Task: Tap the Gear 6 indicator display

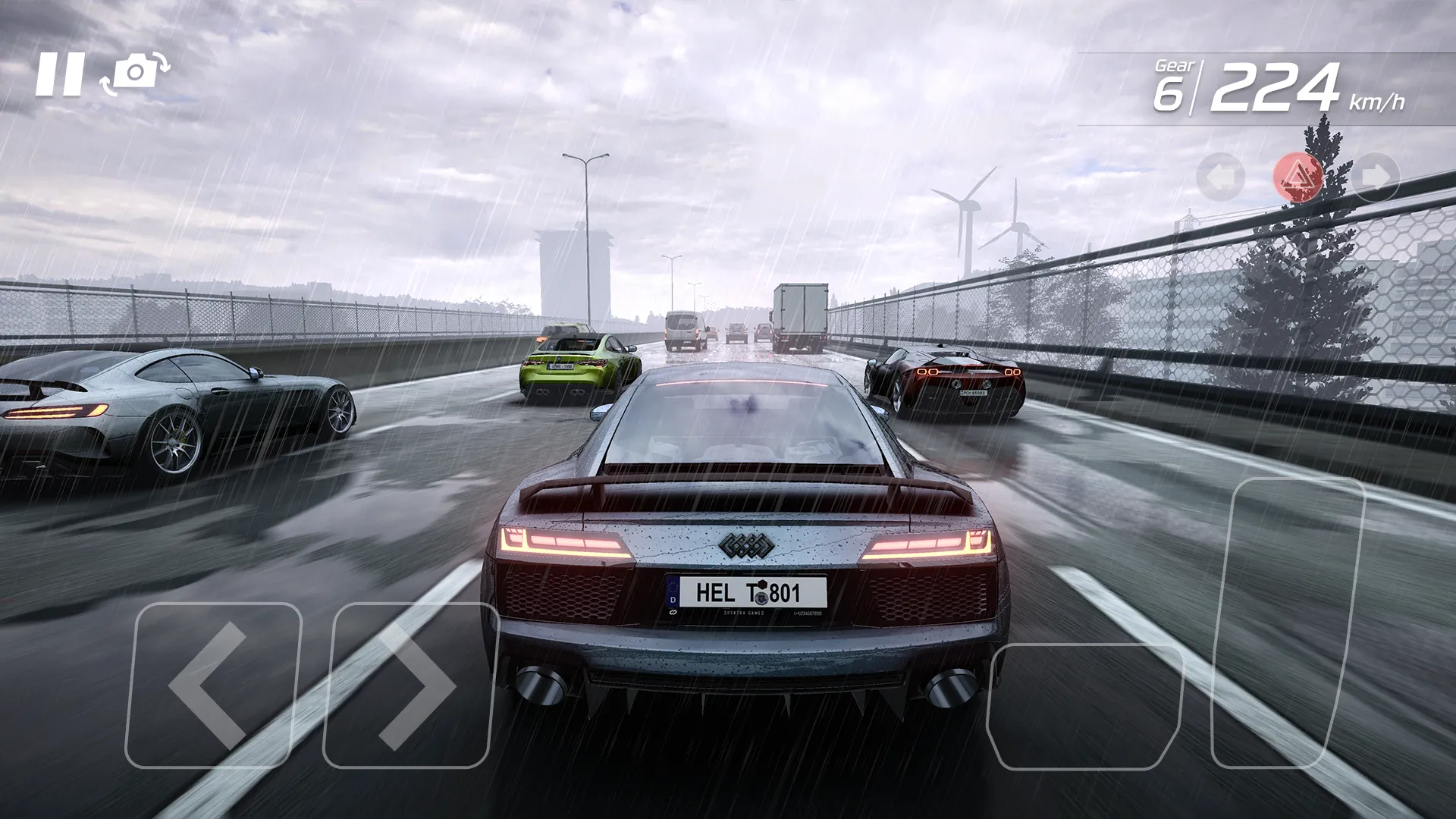Action: (1173, 82)
